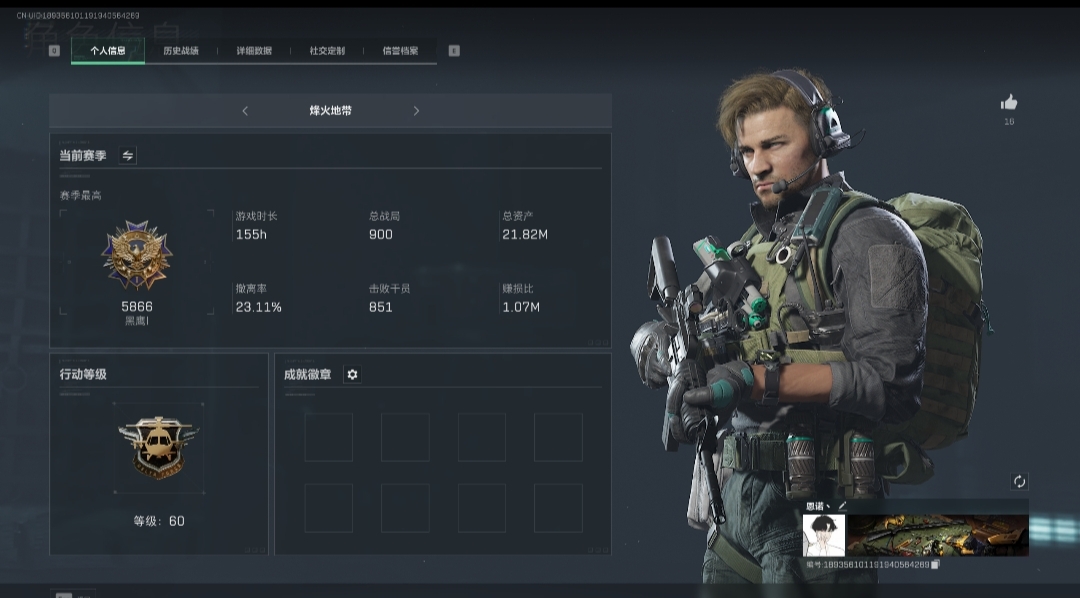View the season rank badge

click(x=137, y=256)
